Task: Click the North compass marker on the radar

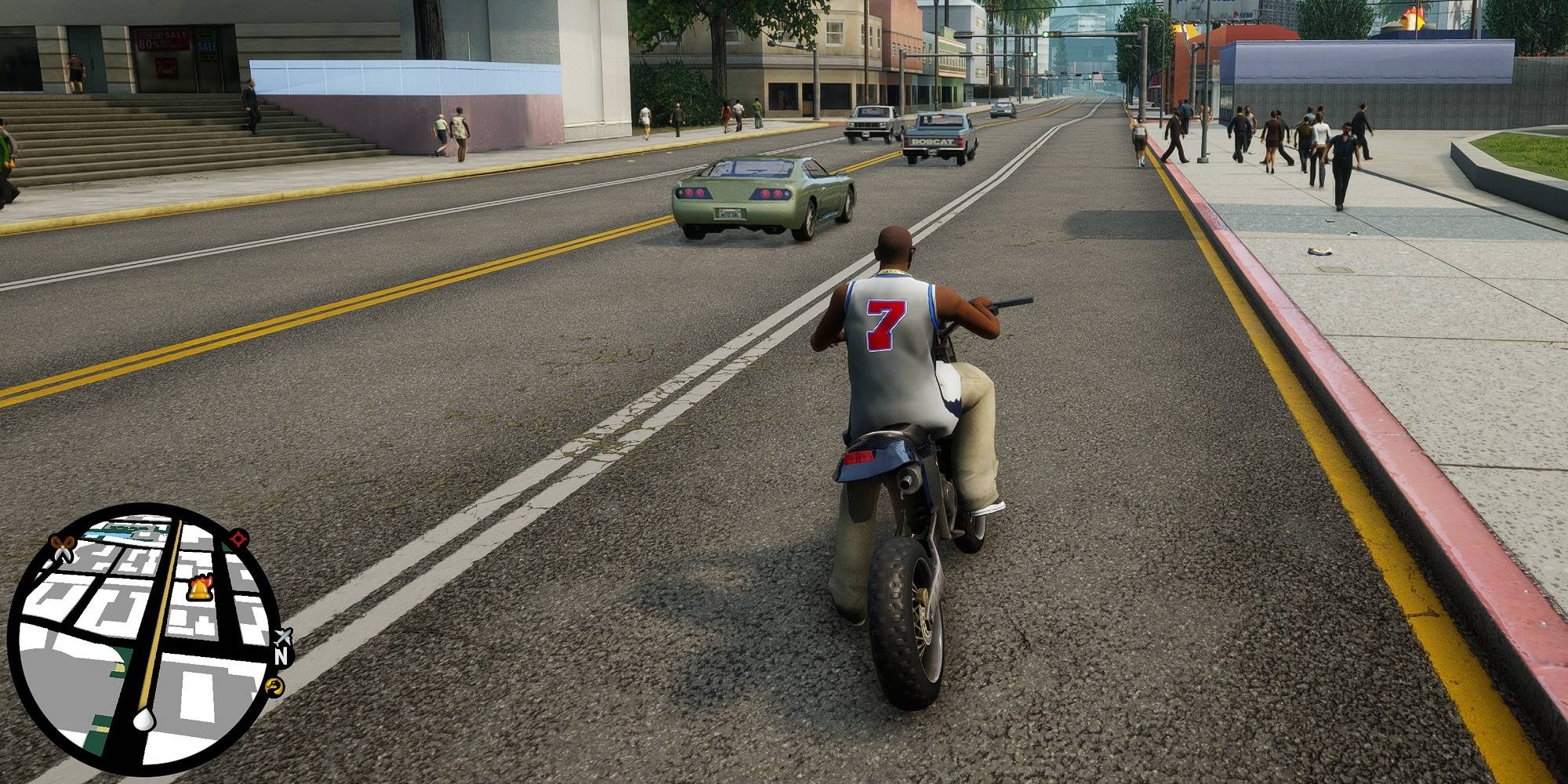Action: coord(280,657)
